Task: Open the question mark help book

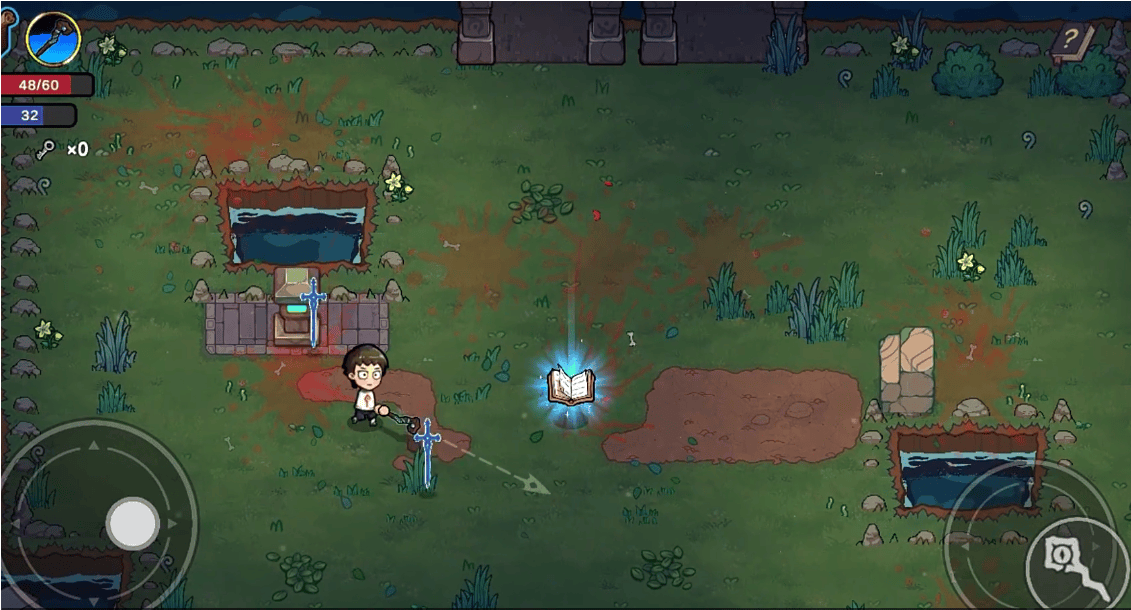Action: pyautogui.click(x=1071, y=42)
